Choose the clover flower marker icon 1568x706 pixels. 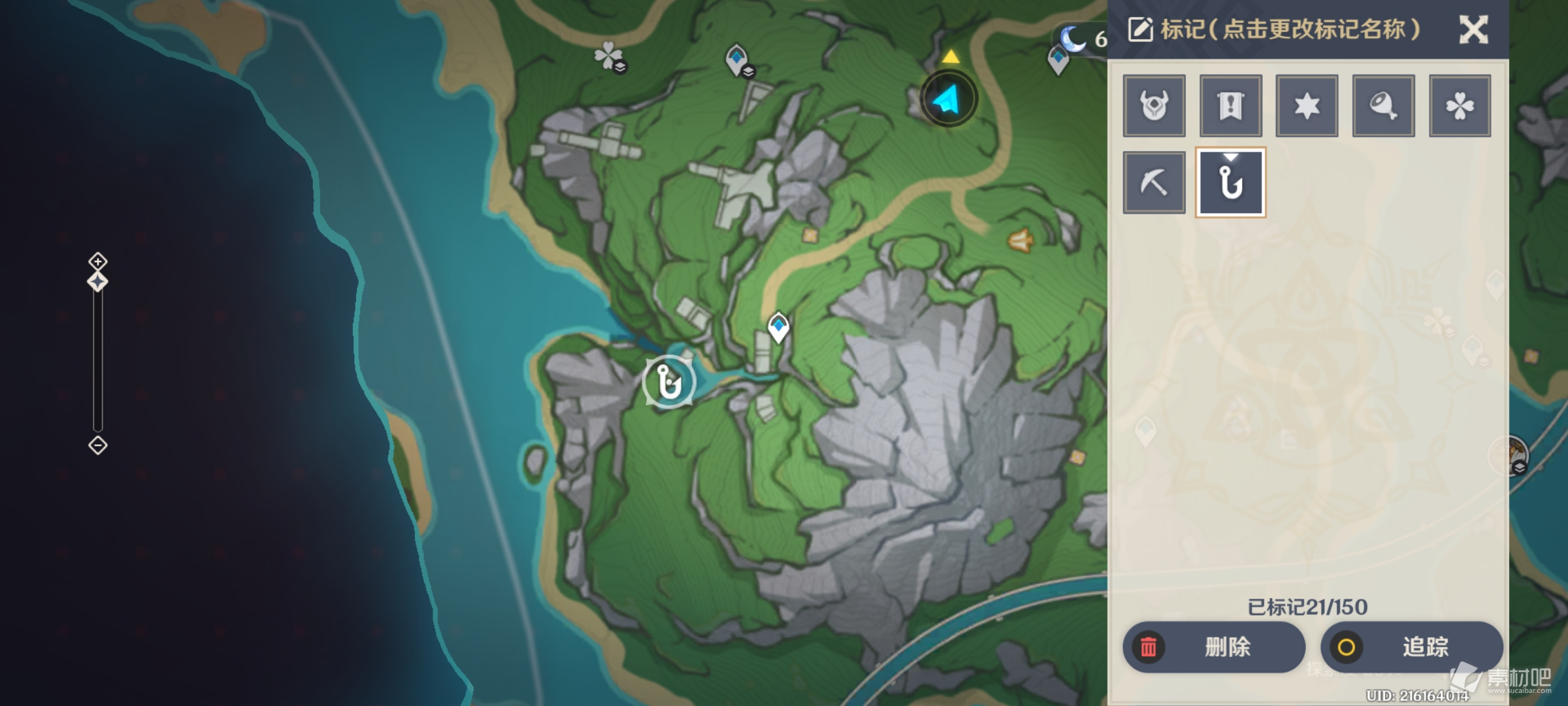(x=1460, y=106)
